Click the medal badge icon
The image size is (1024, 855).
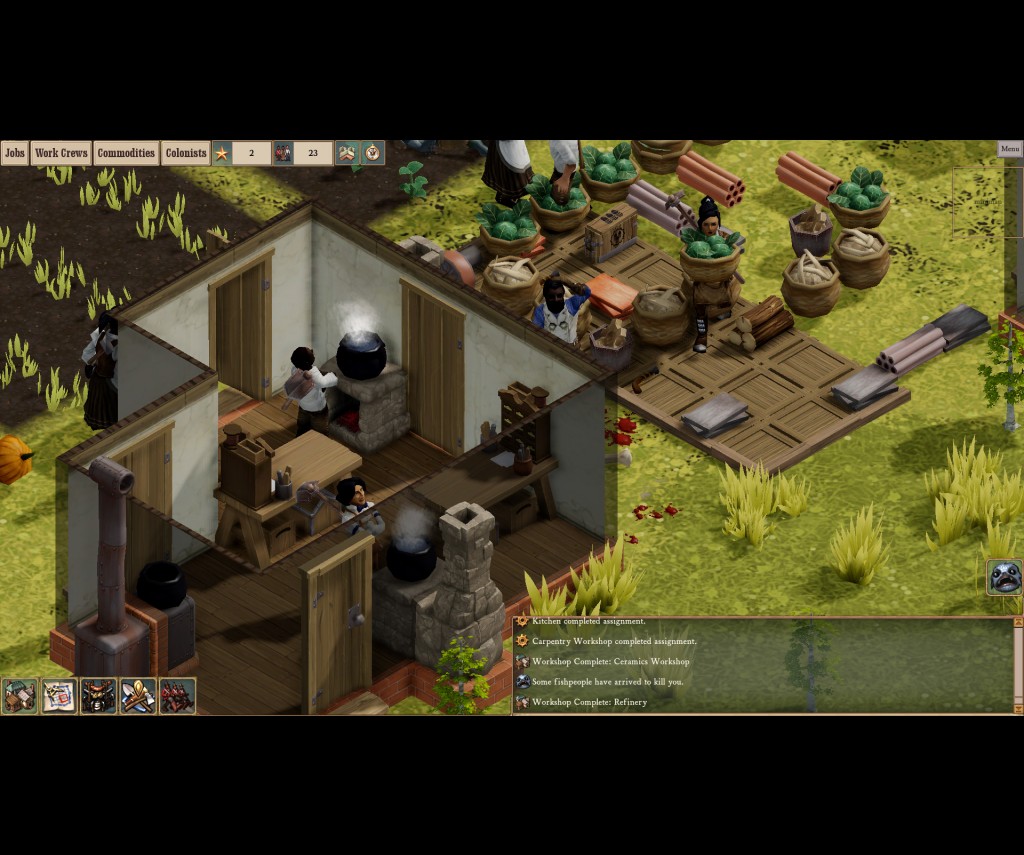pos(373,153)
